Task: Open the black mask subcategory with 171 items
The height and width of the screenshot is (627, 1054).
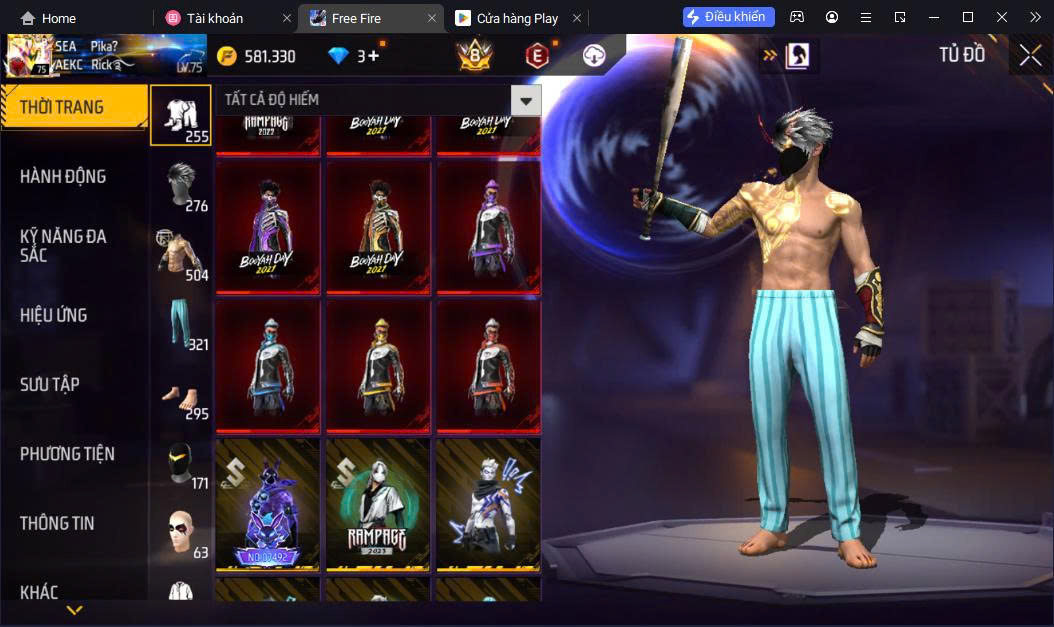Action: tap(184, 464)
